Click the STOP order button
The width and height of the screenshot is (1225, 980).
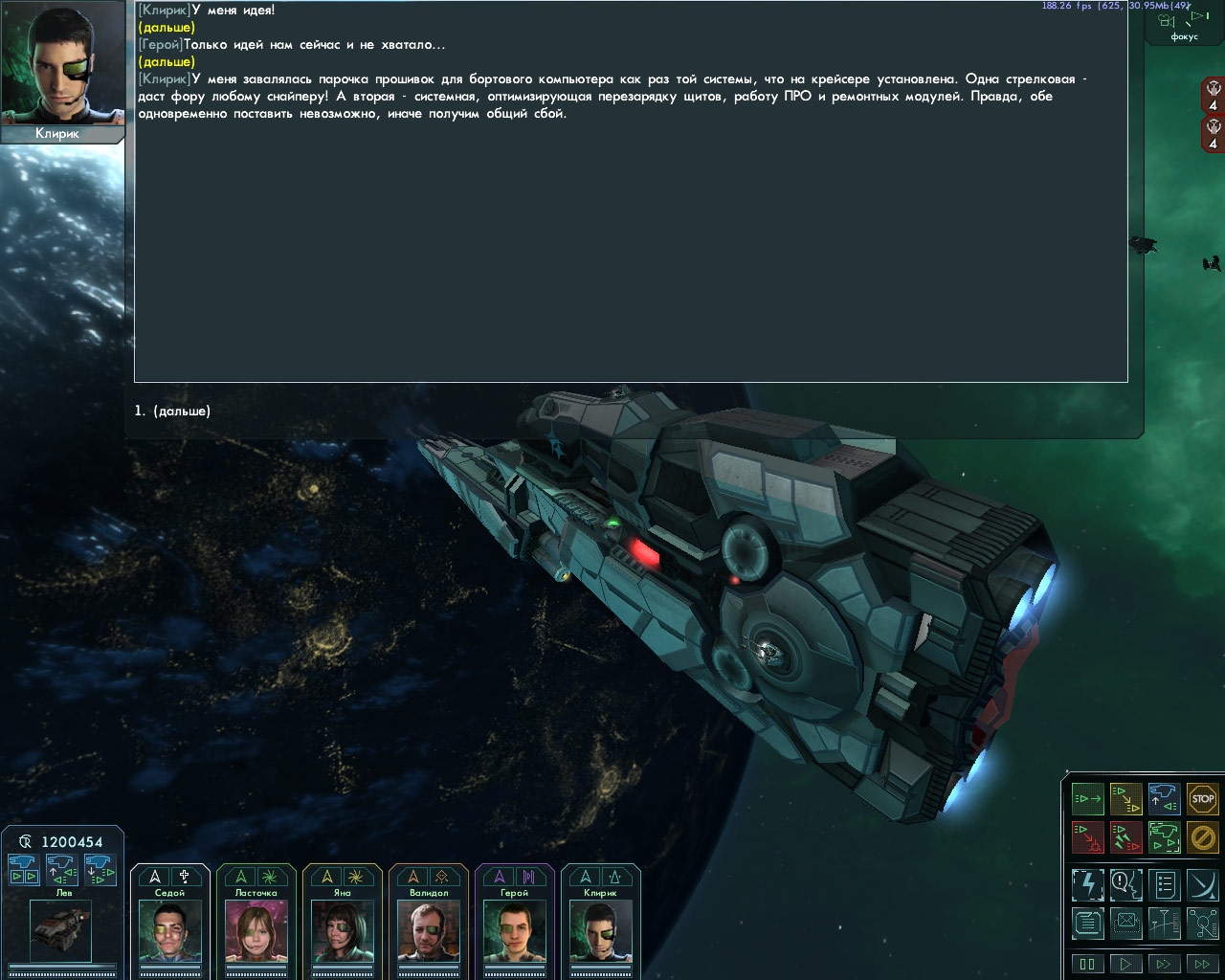point(1203,799)
